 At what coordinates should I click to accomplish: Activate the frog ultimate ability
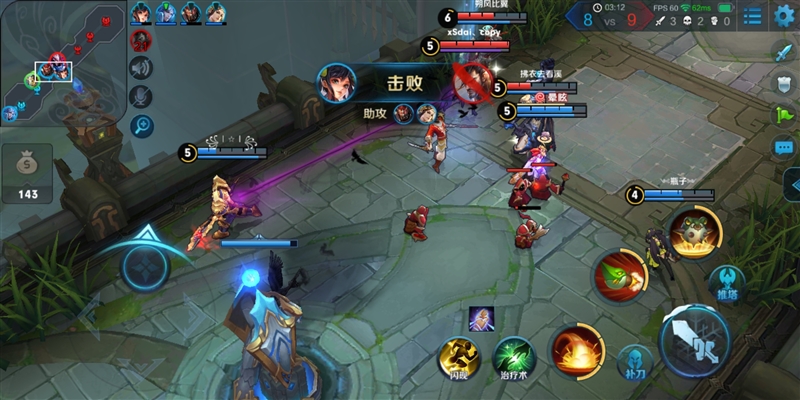pos(691,233)
